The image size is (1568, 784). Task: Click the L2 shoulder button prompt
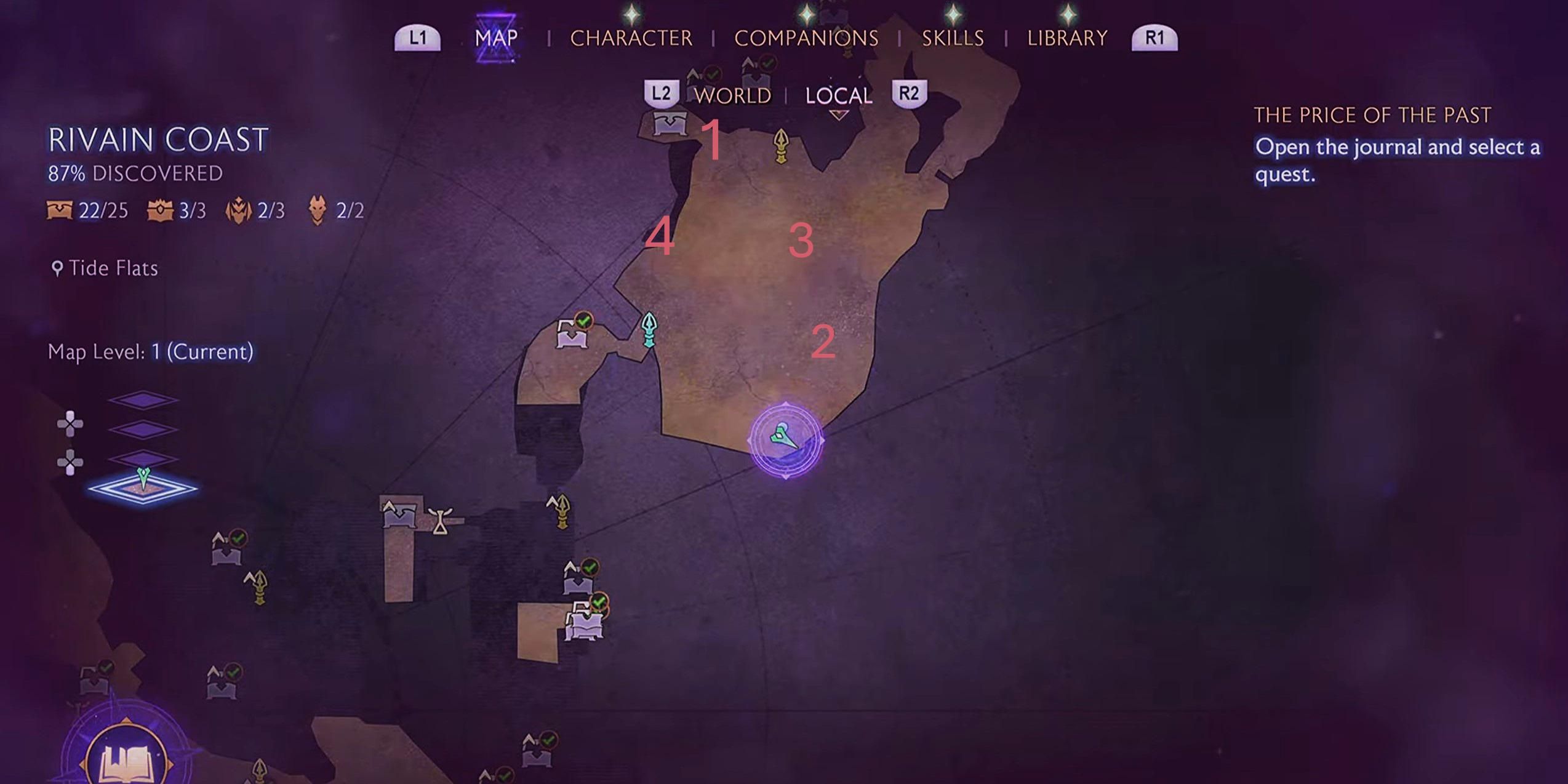[663, 94]
